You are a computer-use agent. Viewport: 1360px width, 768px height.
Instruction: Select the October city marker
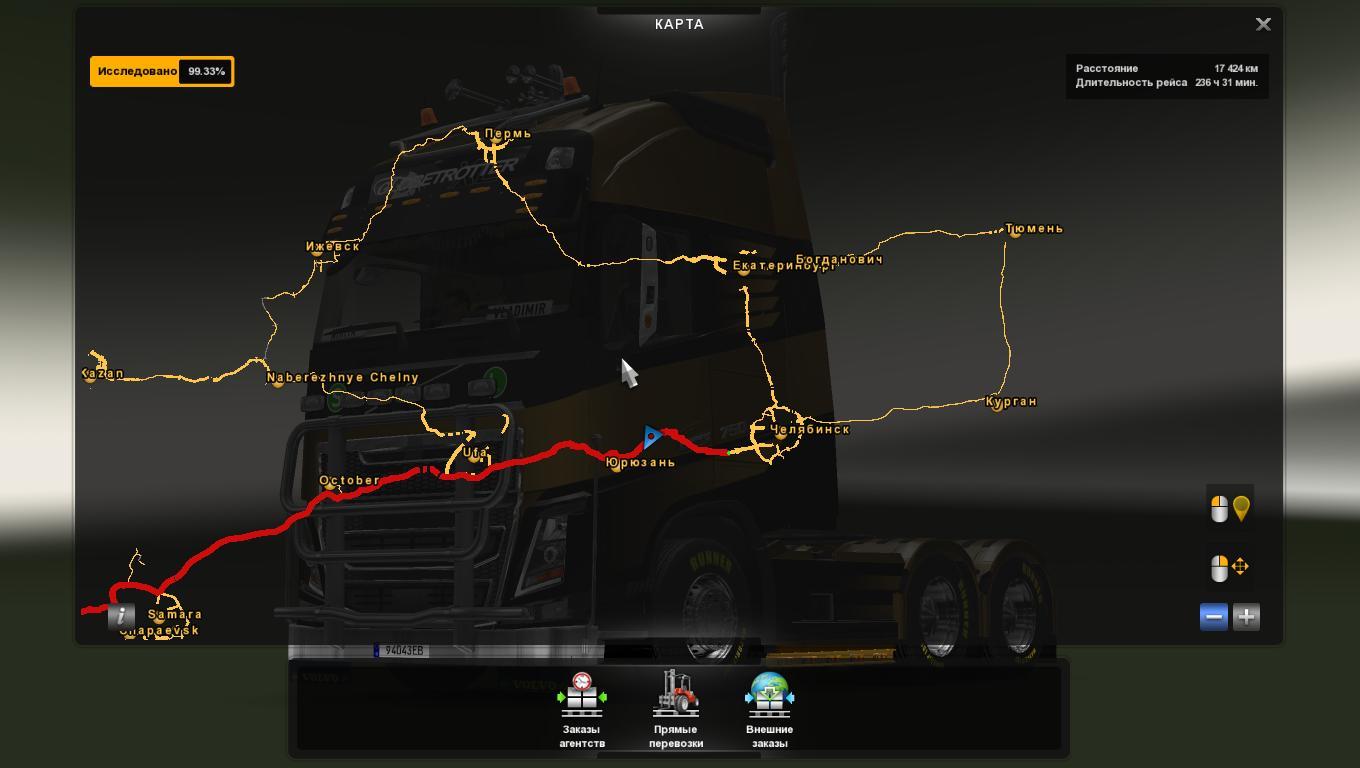tap(330, 484)
